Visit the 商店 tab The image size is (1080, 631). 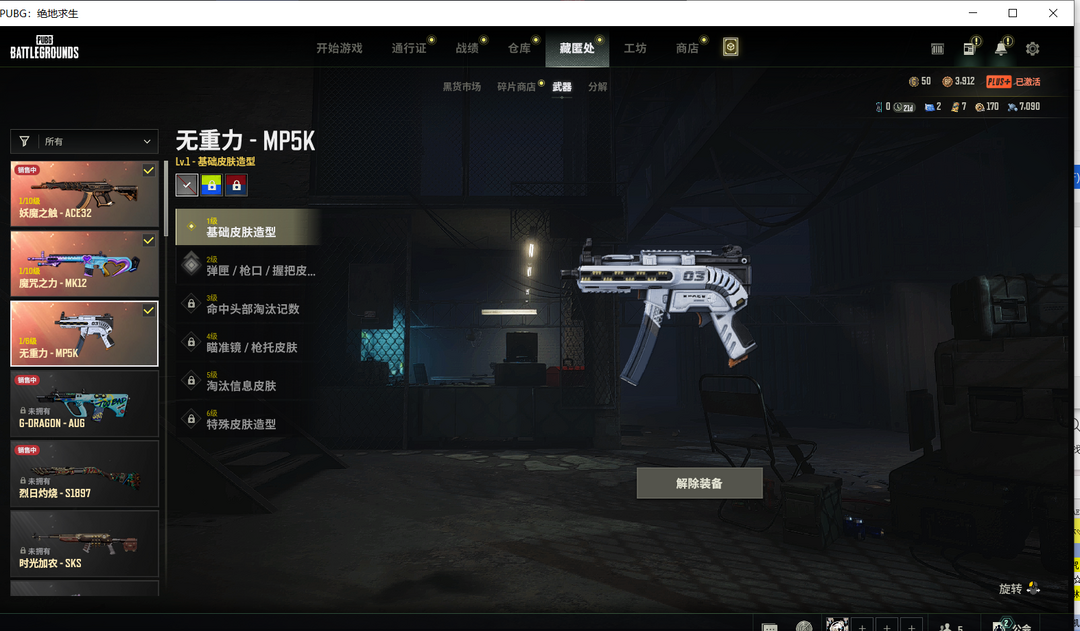pyautogui.click(x=687, y=48)
